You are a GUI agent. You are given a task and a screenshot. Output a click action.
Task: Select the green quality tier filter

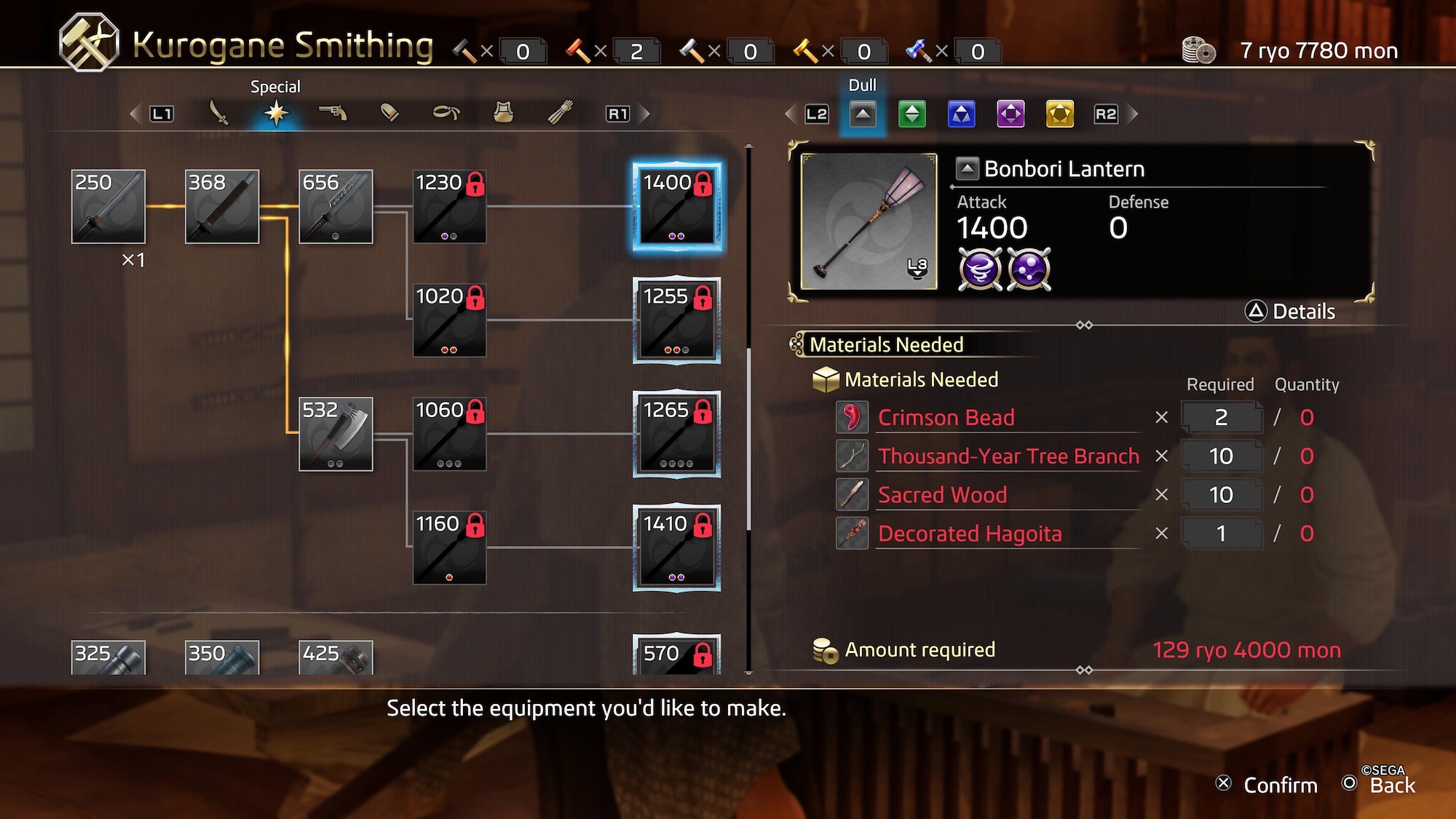point(912,114)
